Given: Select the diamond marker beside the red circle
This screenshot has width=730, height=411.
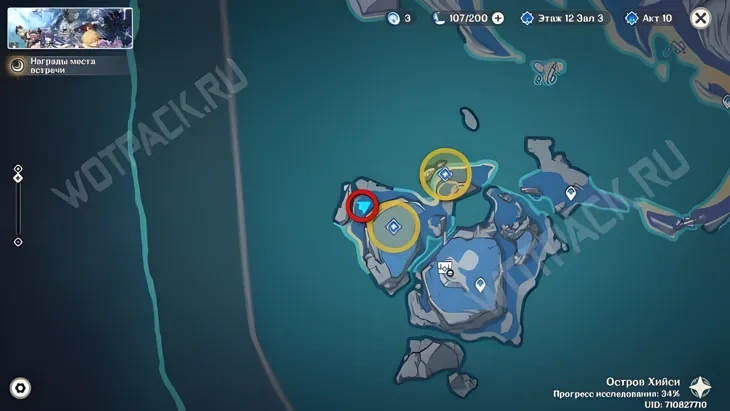Looking at the screenshot, I should click(x=395, y=228).
